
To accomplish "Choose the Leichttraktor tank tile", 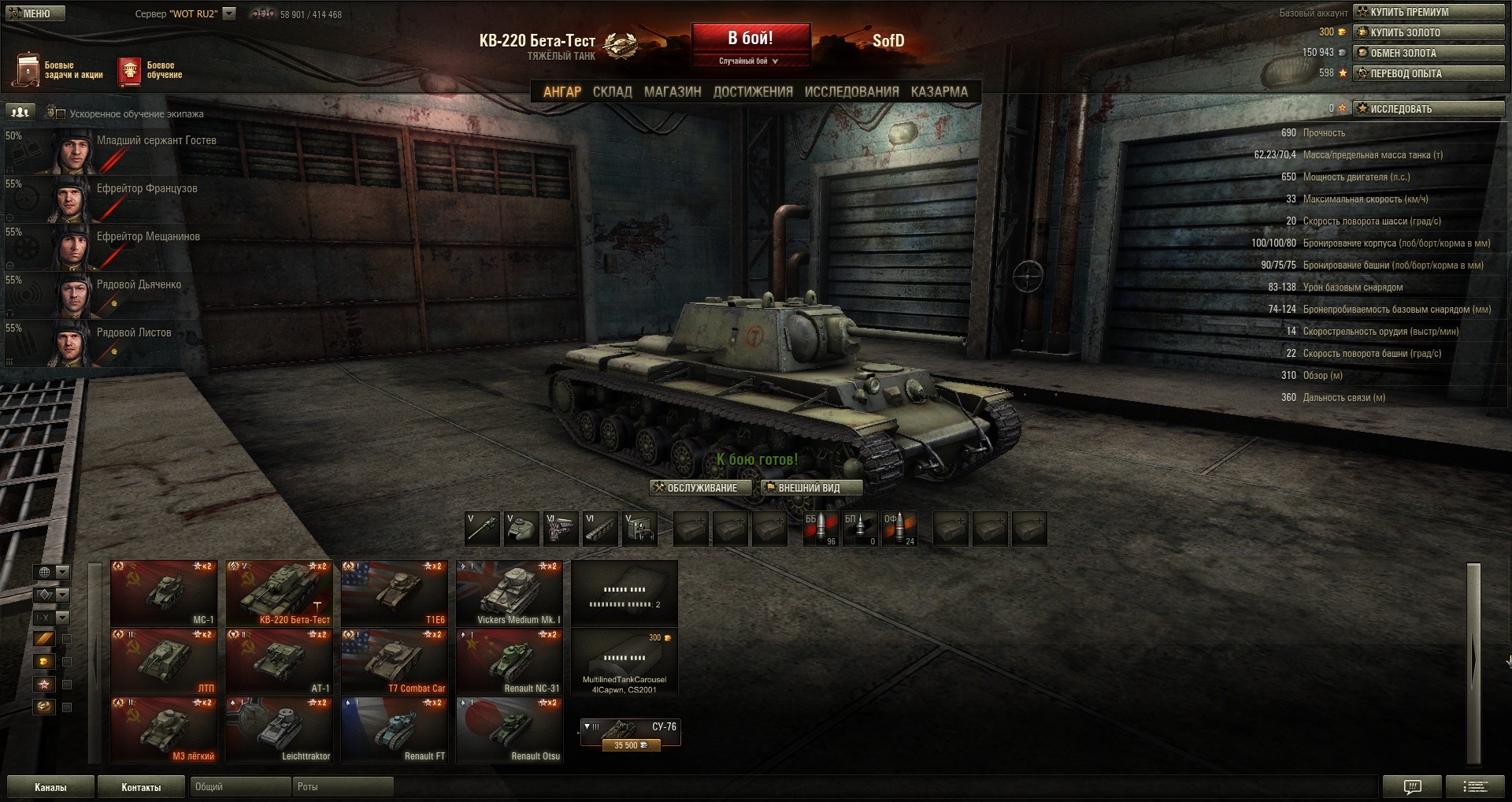I will click(280, 730).
